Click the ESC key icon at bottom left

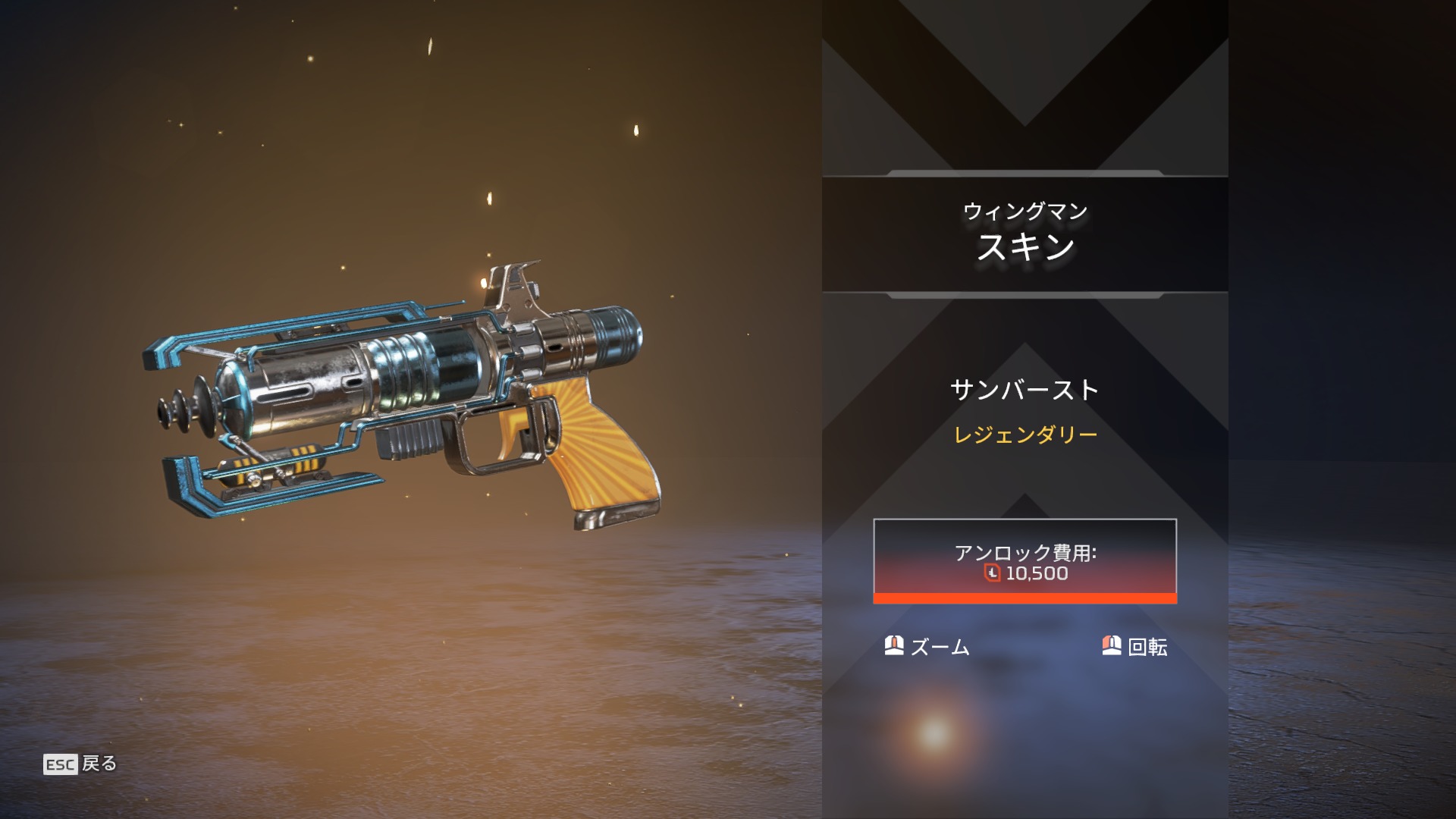click(61, 765)
